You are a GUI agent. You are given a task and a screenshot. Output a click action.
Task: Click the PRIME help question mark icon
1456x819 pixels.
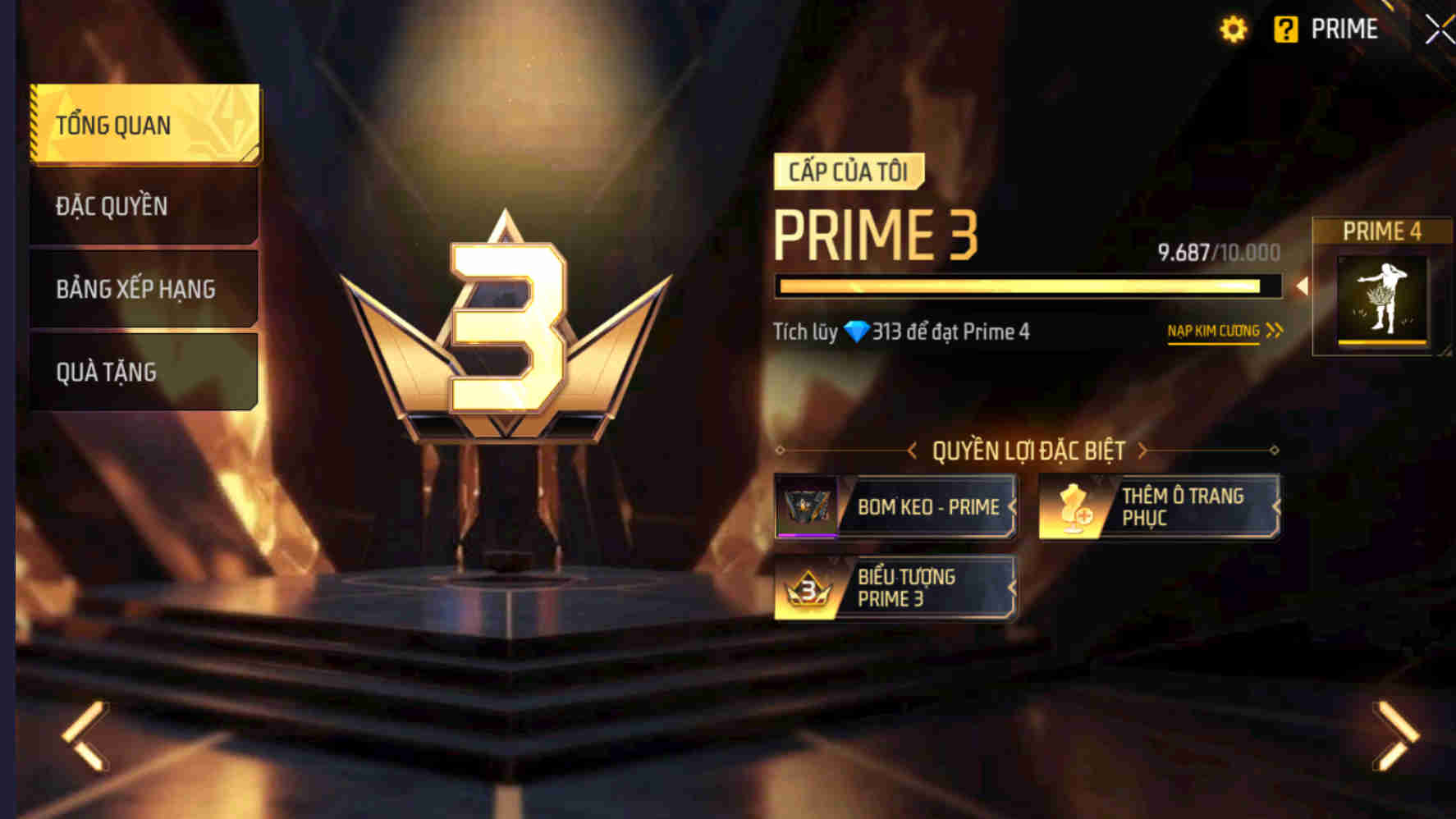tap(1287, 28)
